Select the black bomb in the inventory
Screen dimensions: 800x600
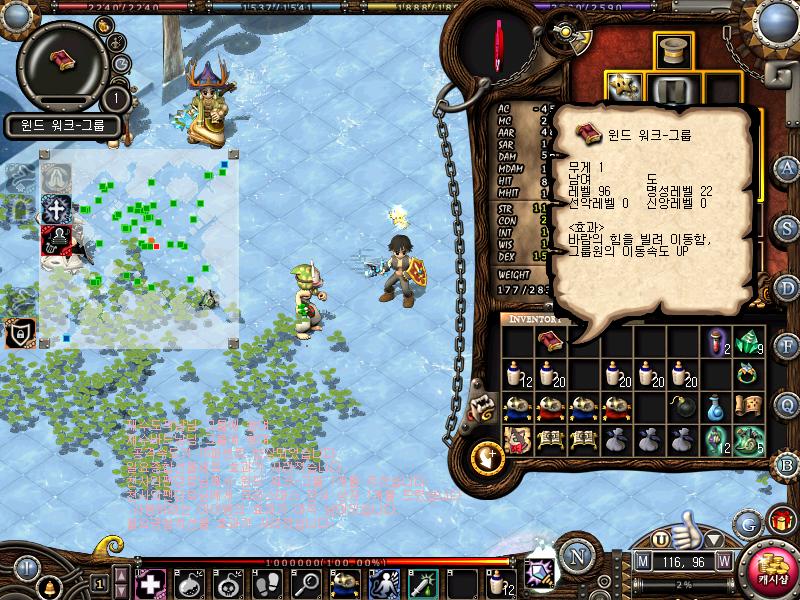pos(682,407)
